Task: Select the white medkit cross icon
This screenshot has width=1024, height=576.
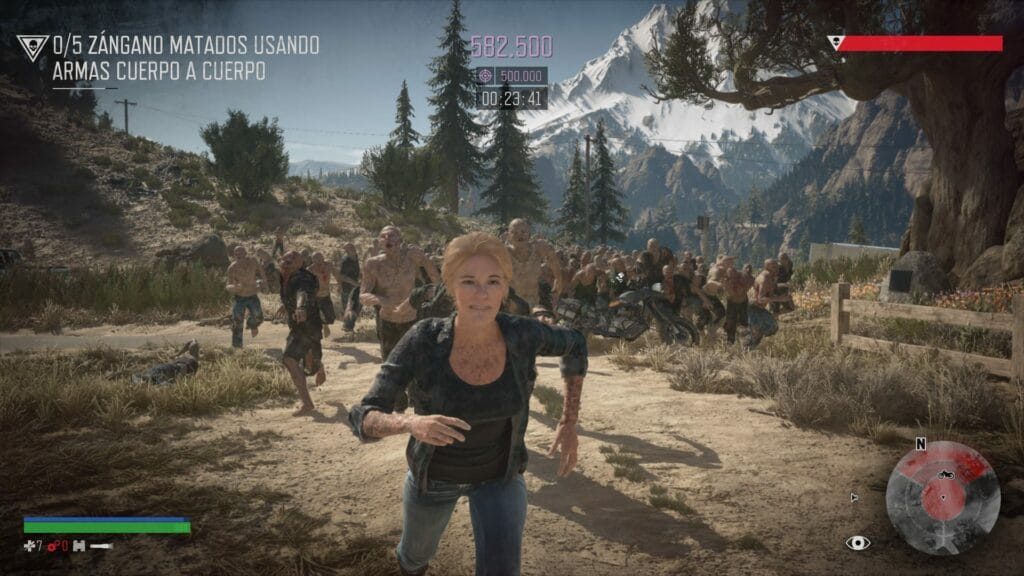Action: pos(28,546)
